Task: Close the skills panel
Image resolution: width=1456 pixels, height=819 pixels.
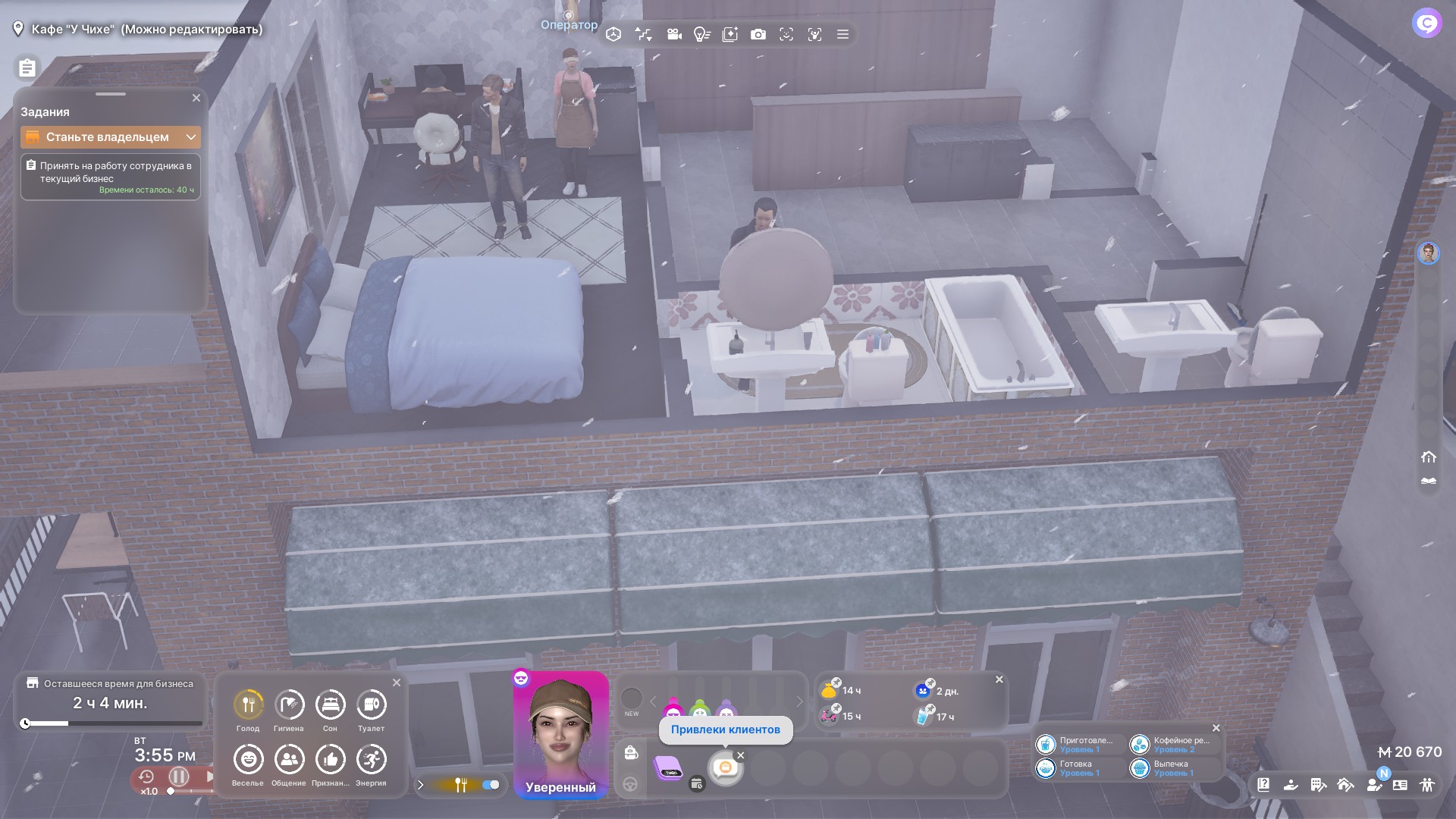Action: pyautogui.click(x=1216, y=728)
